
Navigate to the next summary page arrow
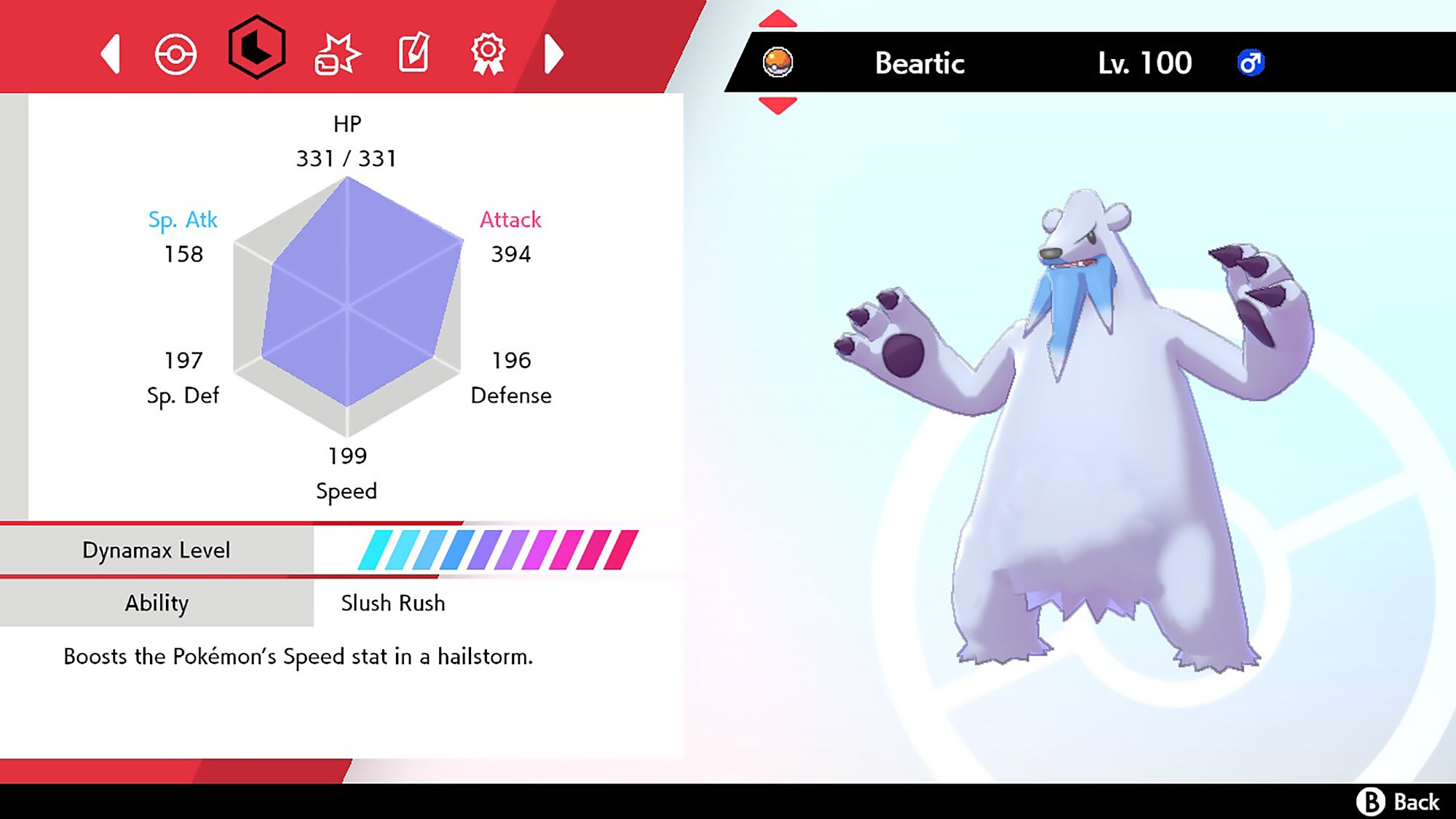tap(555, 53)
